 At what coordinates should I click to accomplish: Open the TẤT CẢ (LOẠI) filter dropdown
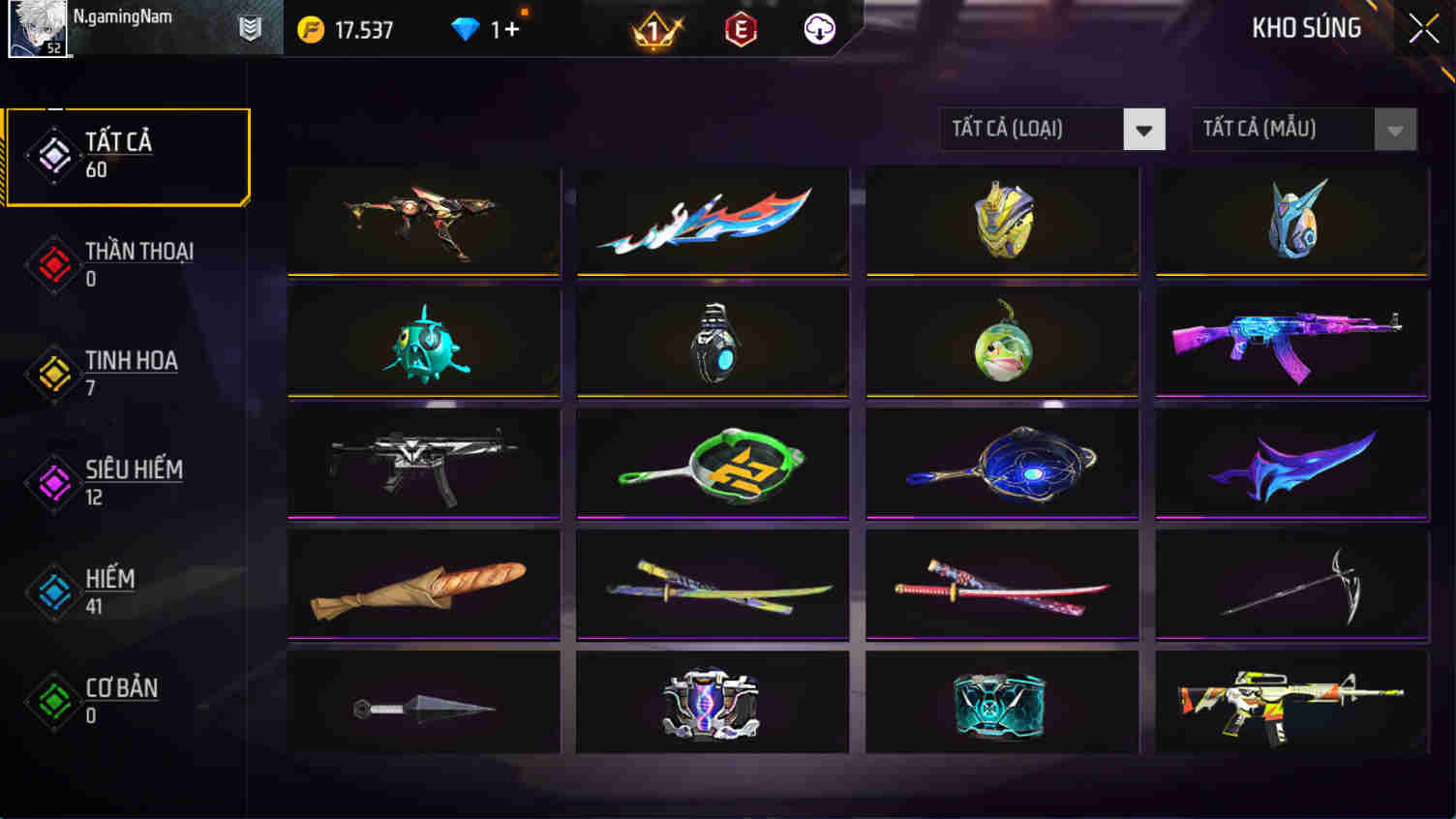point(1031,129)
